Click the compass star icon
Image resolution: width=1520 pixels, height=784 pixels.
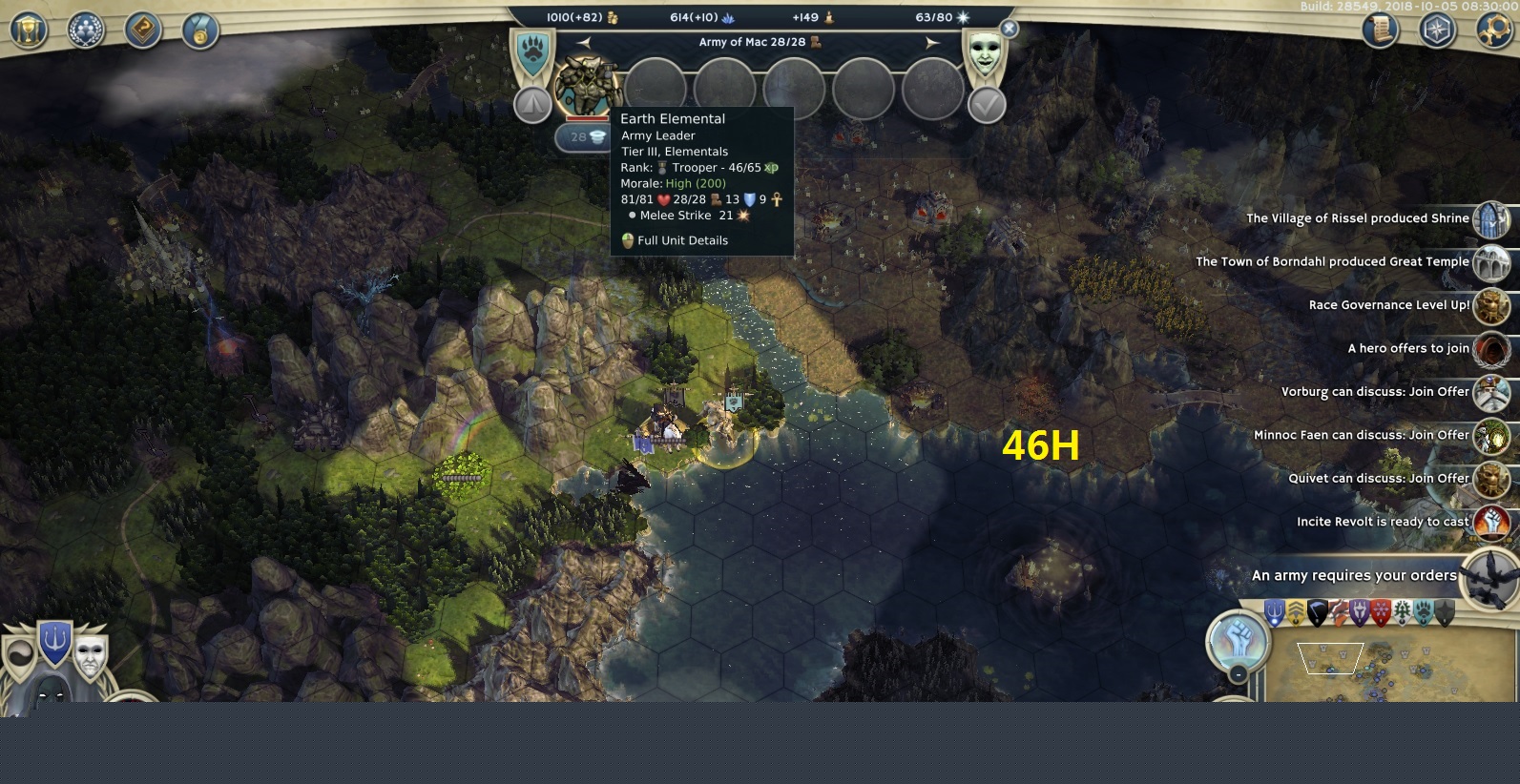point(1437,31)
